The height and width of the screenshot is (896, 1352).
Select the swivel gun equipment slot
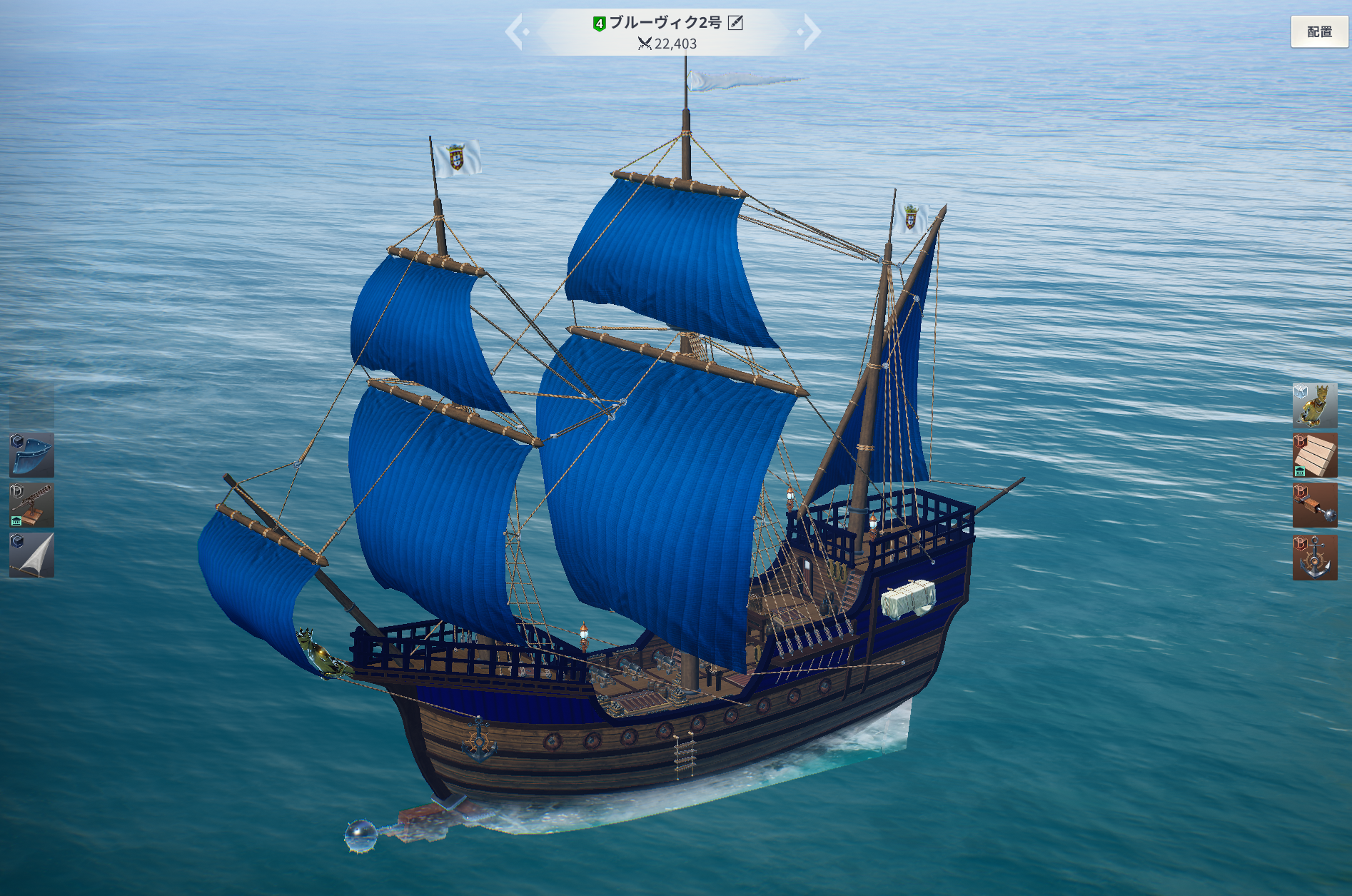31,505
